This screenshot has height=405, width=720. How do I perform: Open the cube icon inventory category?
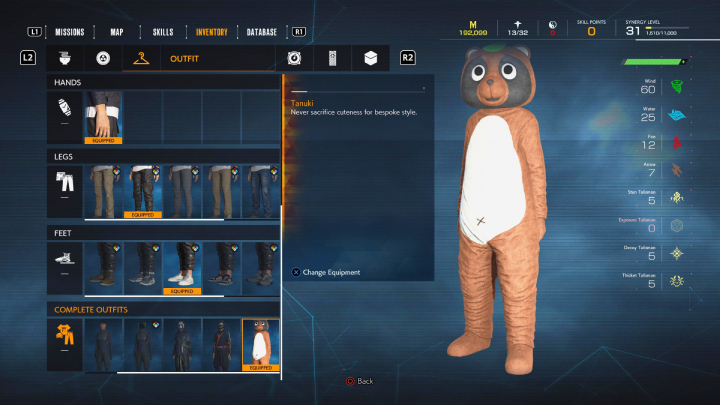[370, 59]
